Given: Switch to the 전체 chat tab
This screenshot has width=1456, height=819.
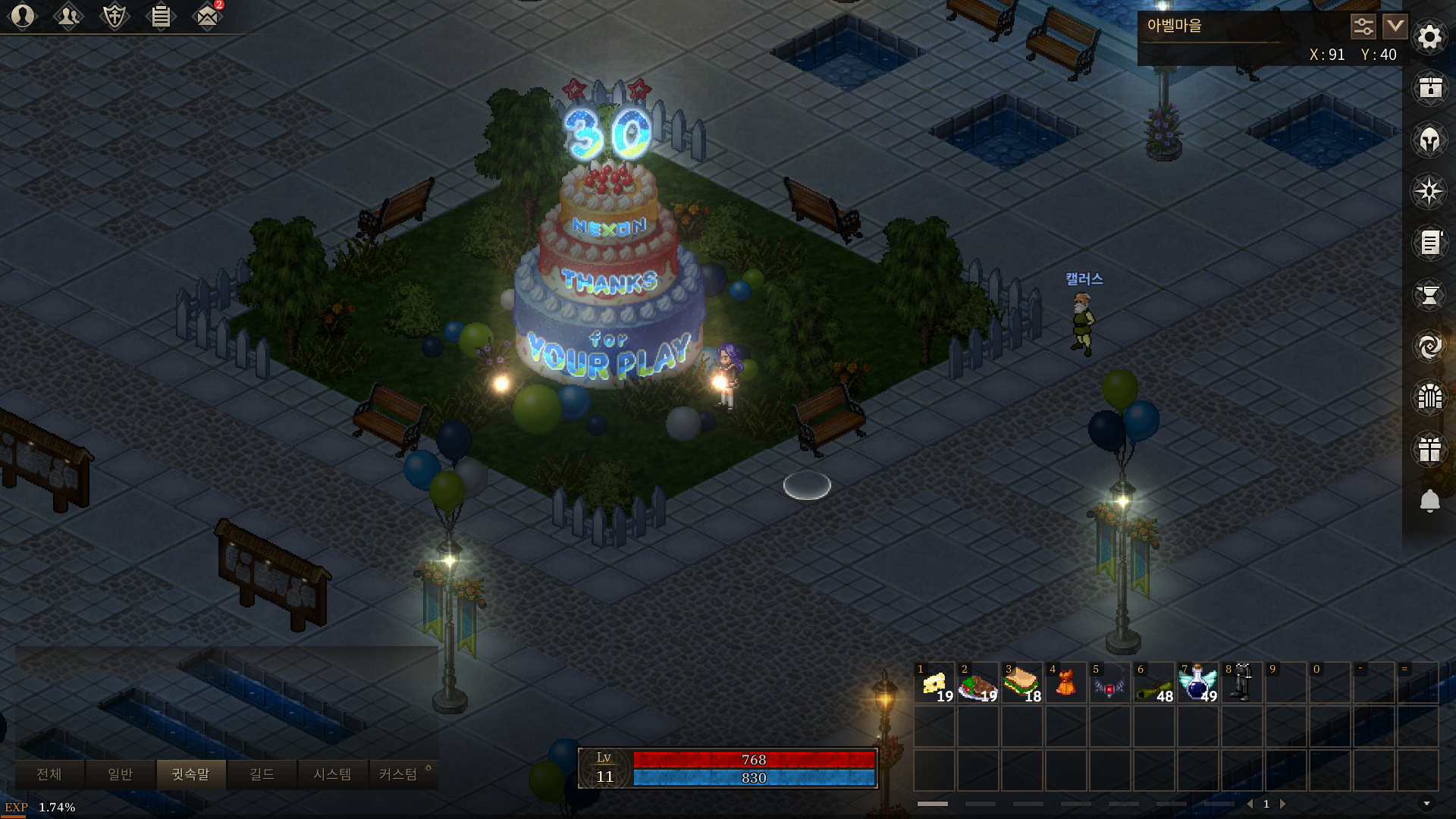Looking at the screenshot, I should (x=49, y=774).
